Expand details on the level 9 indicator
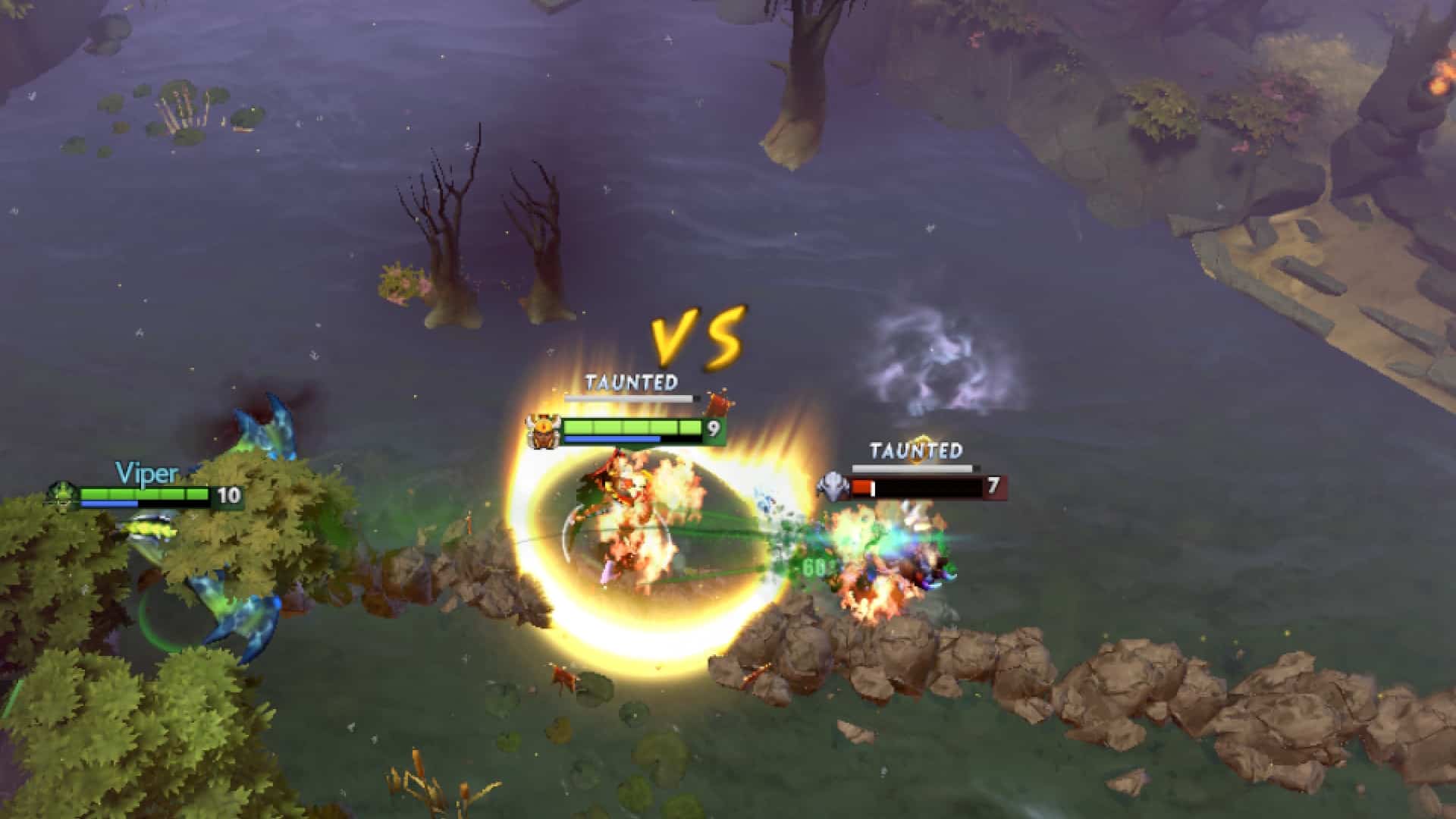Viewport: 1456px width, 819px height. 713,428
